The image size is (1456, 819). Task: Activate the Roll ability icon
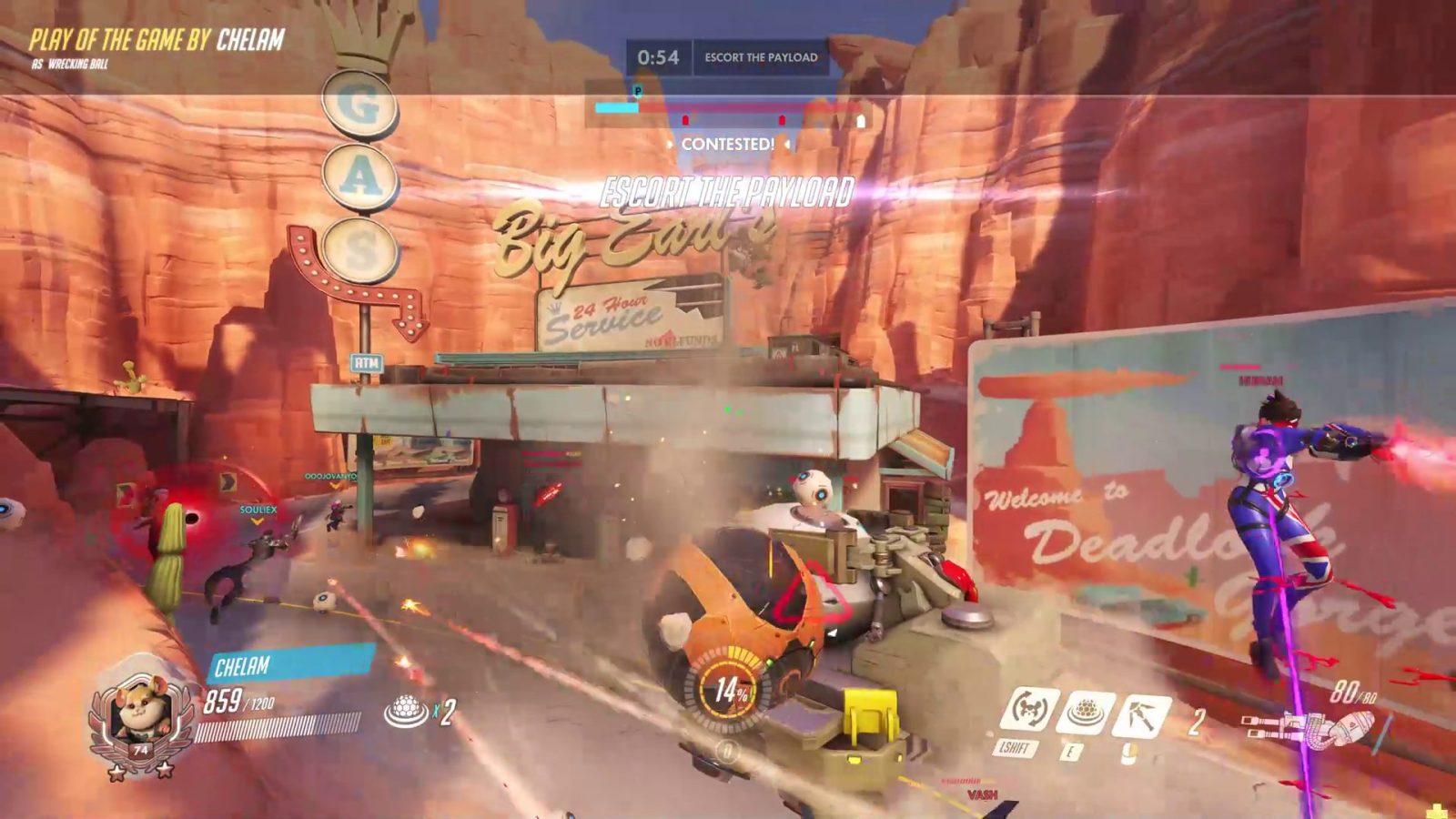[1028, 710]
